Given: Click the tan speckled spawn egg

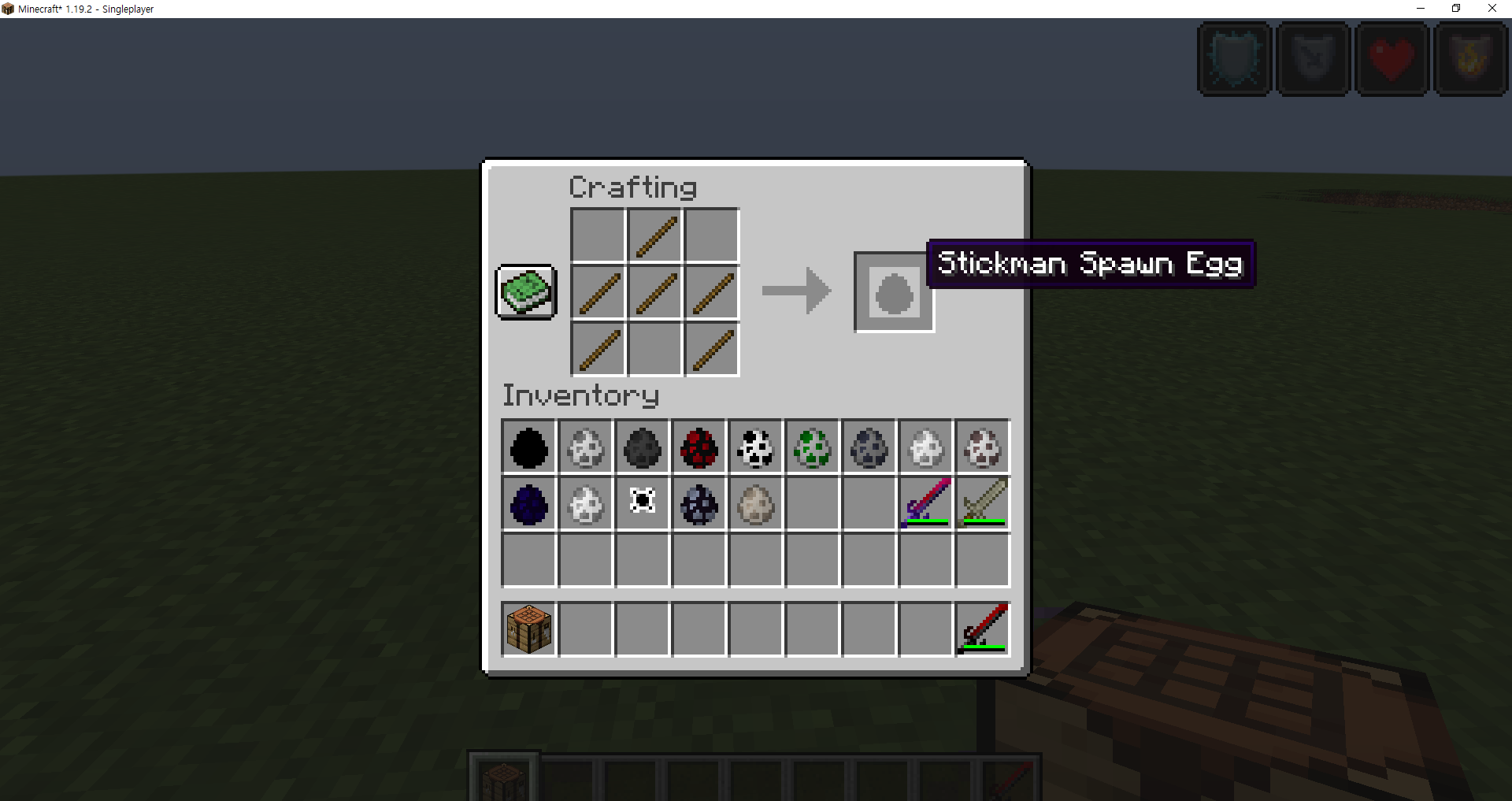Looking at the screenshot, I should pyautogui.click(x=755, y=504).
